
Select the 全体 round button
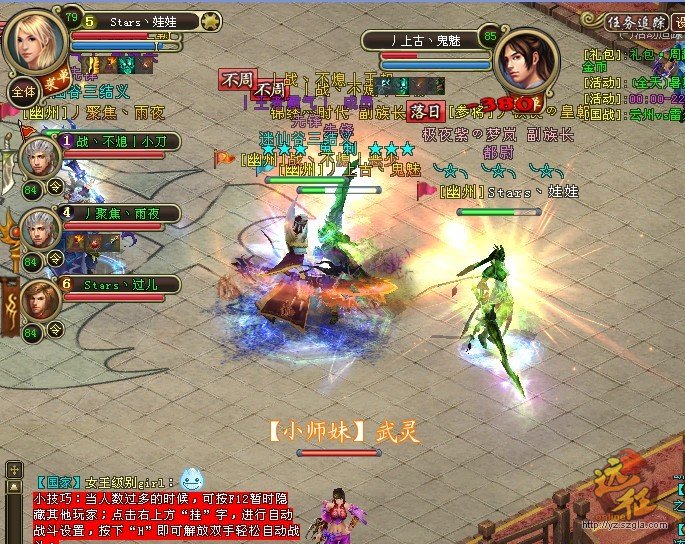pos(22,92)
